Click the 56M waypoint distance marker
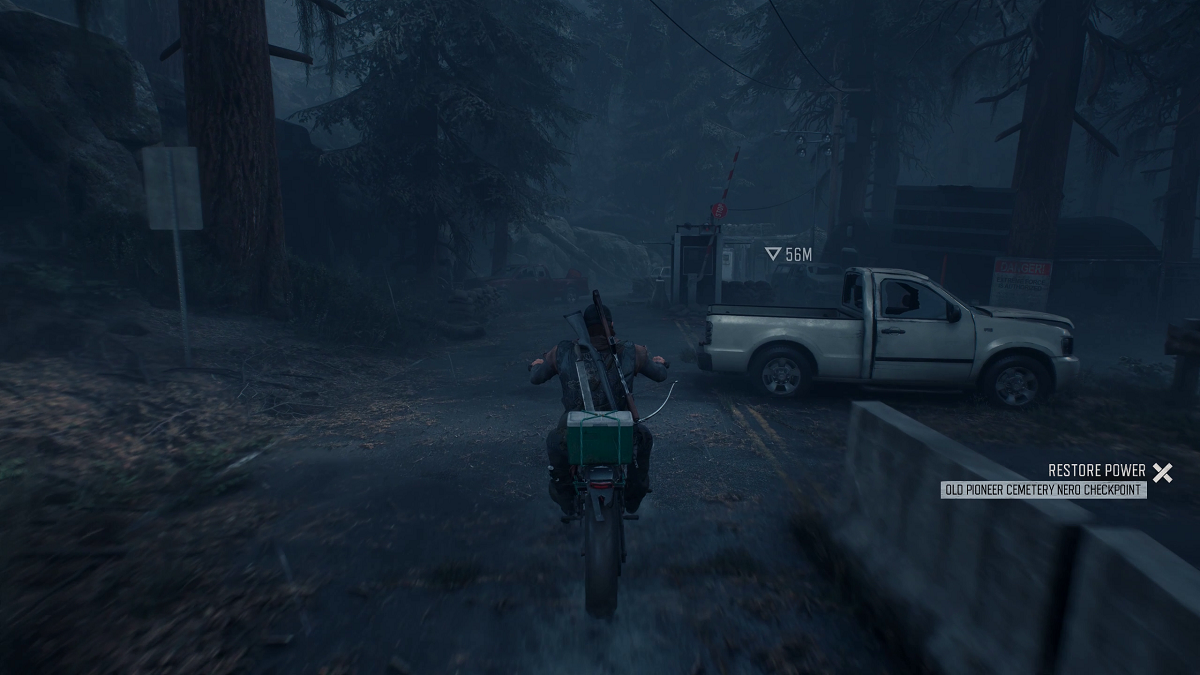This screenshot has width=1200, height=675. coord(789,255)
